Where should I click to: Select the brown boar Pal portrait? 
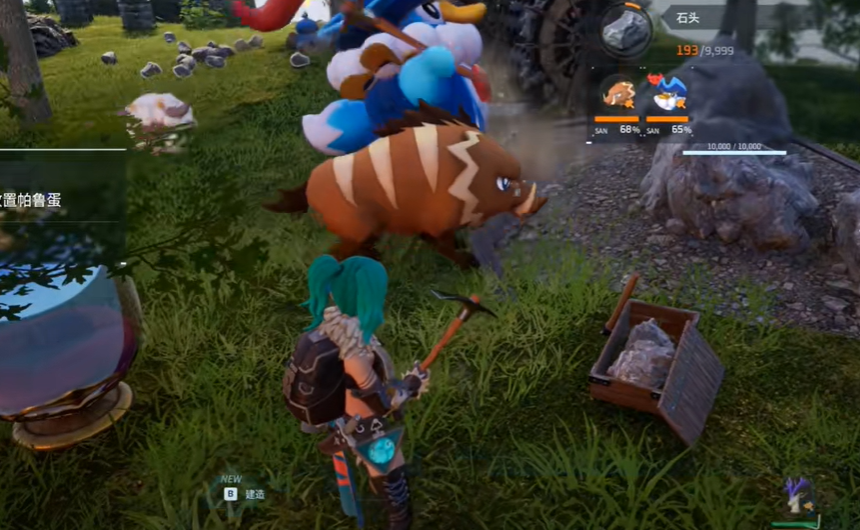point(617,96)
